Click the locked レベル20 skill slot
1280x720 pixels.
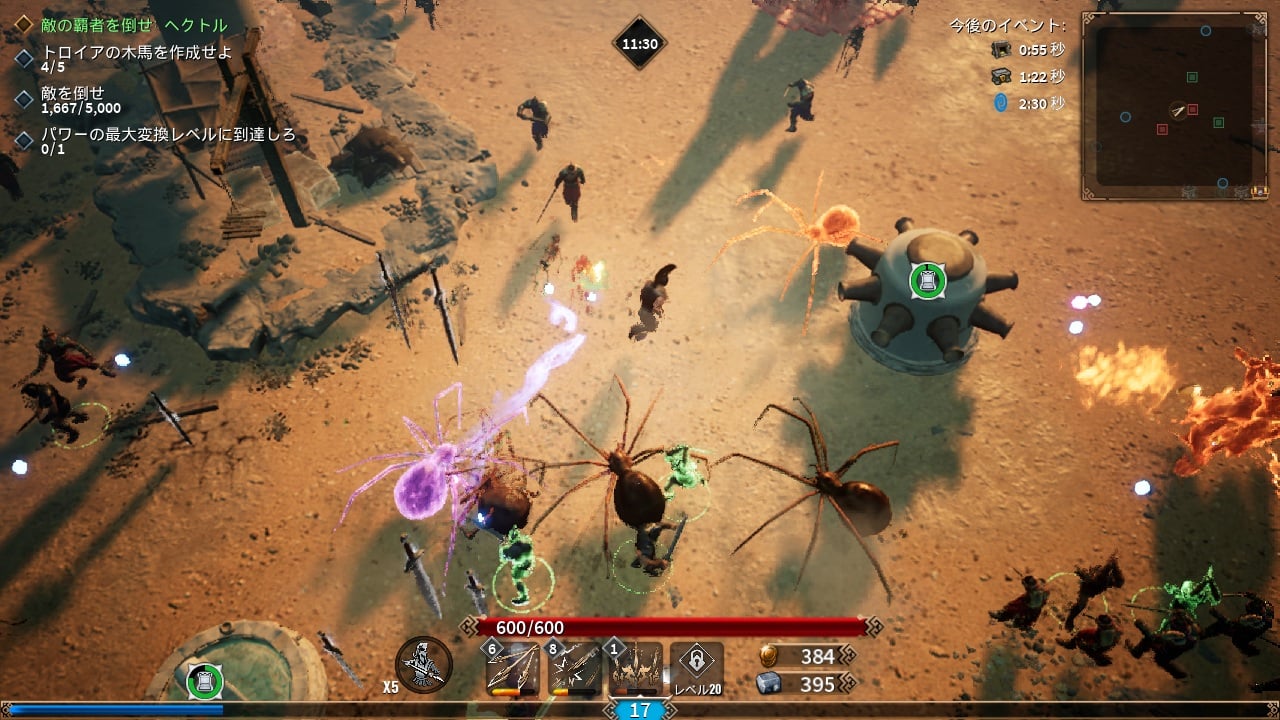(697, 665)
